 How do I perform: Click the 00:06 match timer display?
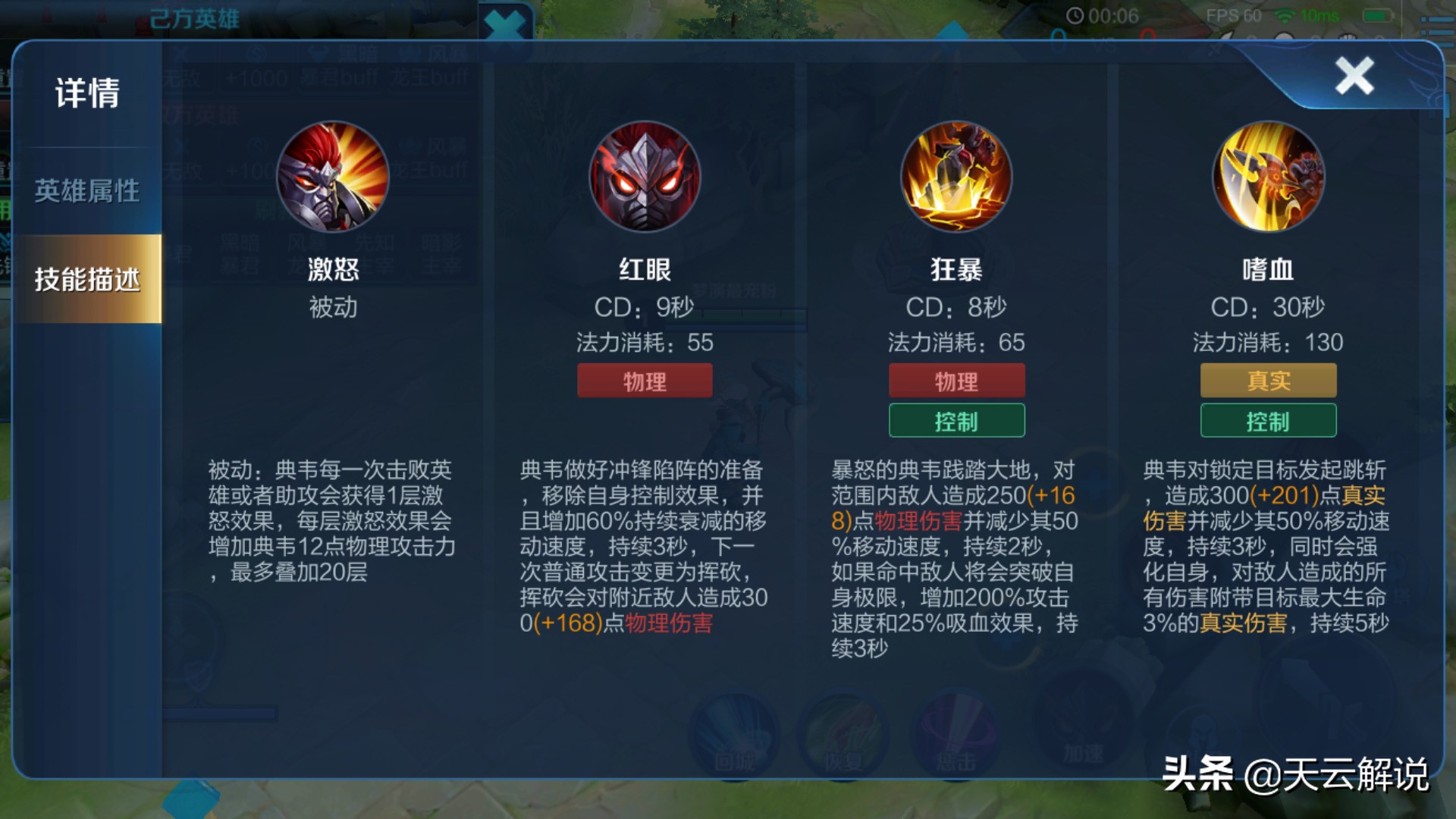[1112, 14]
